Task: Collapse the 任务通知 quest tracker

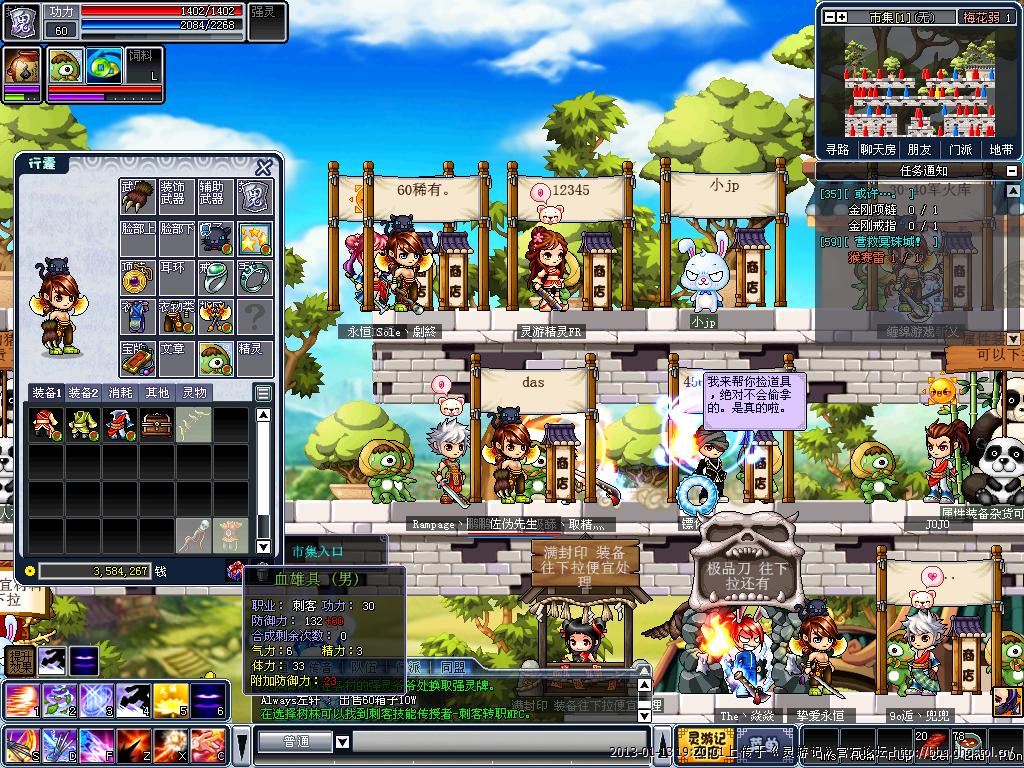Action: coord(1011,171)
